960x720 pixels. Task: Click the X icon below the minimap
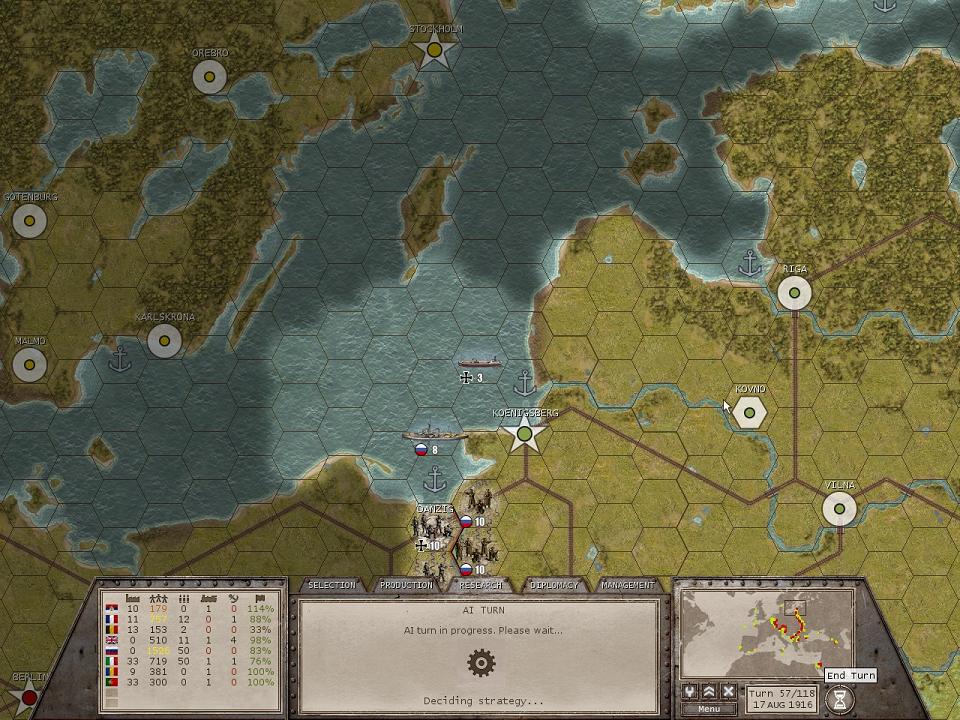point(729,692)
